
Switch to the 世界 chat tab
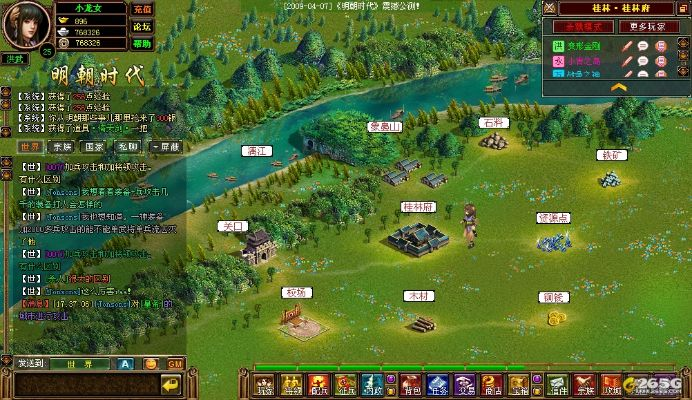click(31, 147)
